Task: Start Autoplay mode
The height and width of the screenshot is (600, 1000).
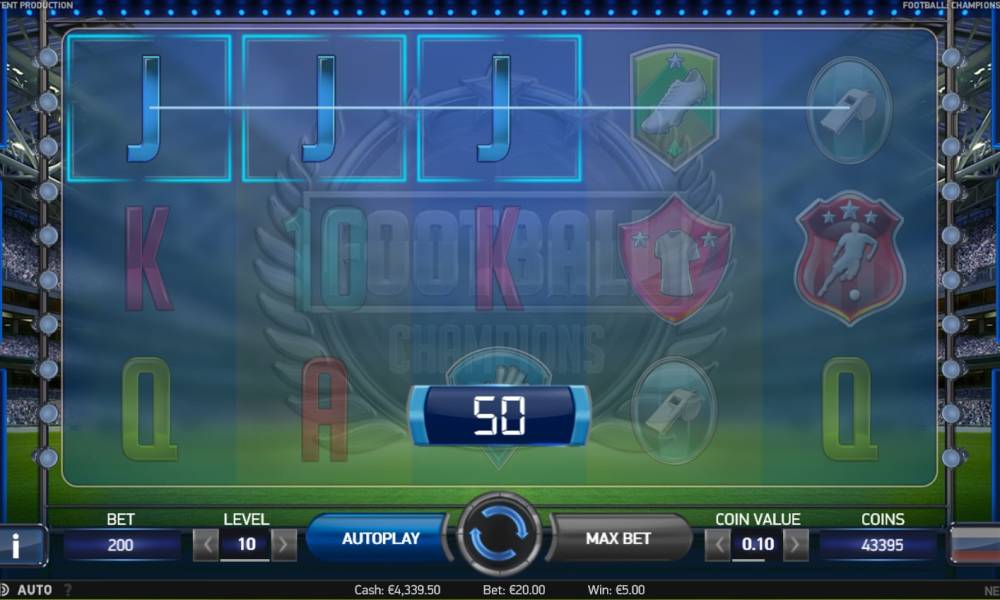Action: click(380, 538)
